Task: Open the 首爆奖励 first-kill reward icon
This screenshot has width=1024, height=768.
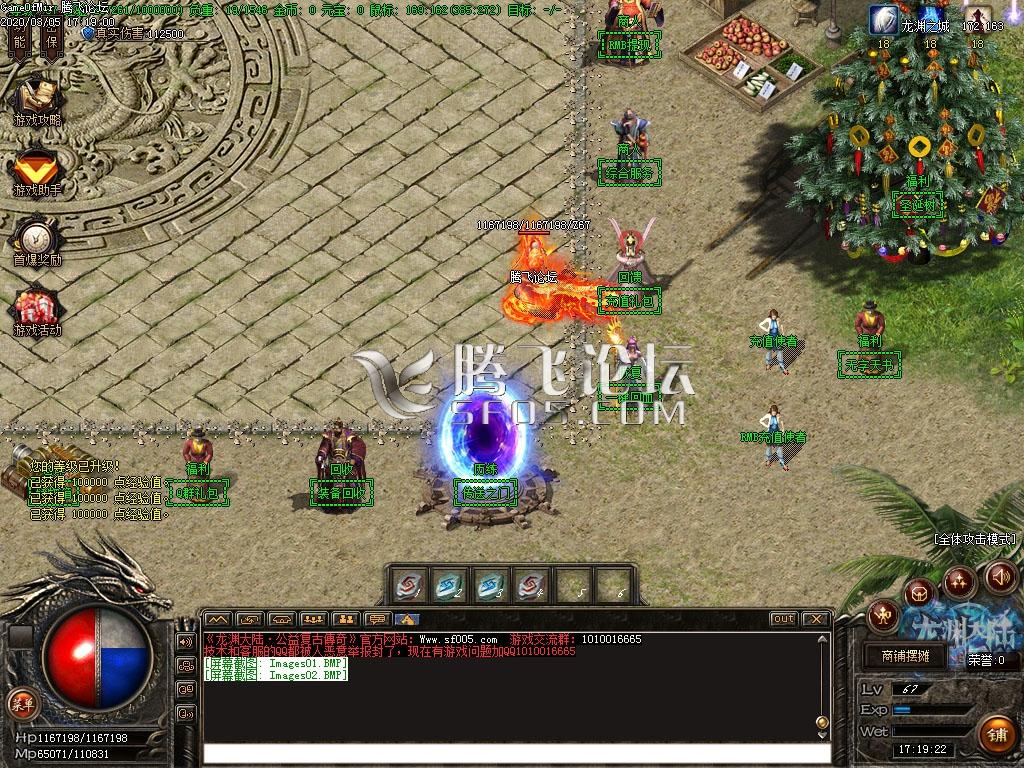Action: [37, 239]
